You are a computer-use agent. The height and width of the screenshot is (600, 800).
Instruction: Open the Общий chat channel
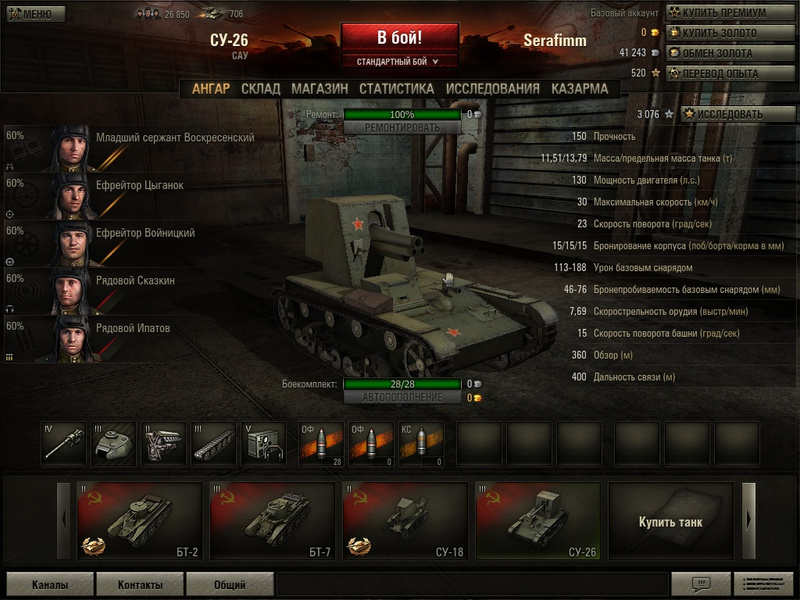(230, 585)
